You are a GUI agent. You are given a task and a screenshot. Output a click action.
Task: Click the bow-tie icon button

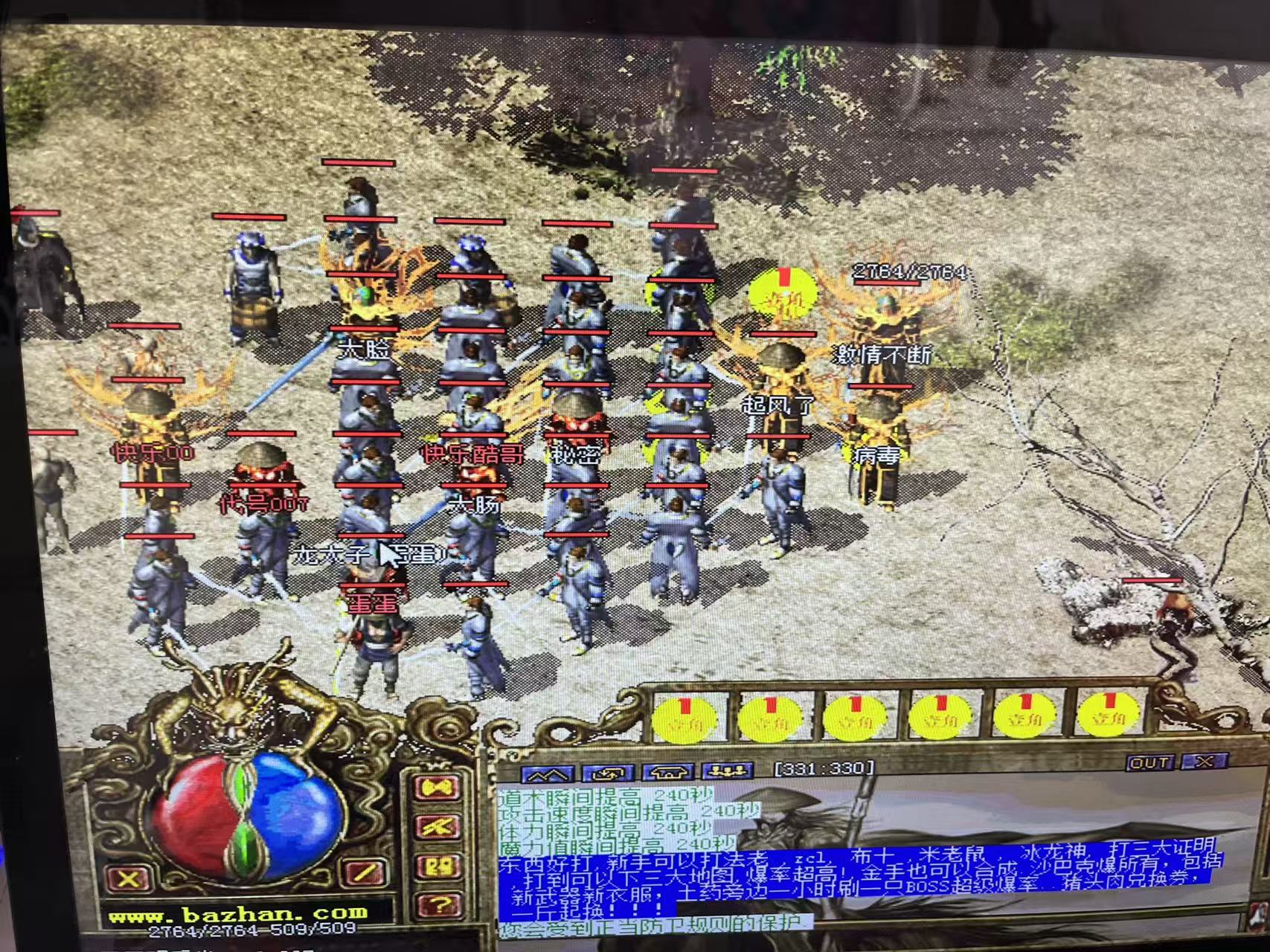[437, 788]
